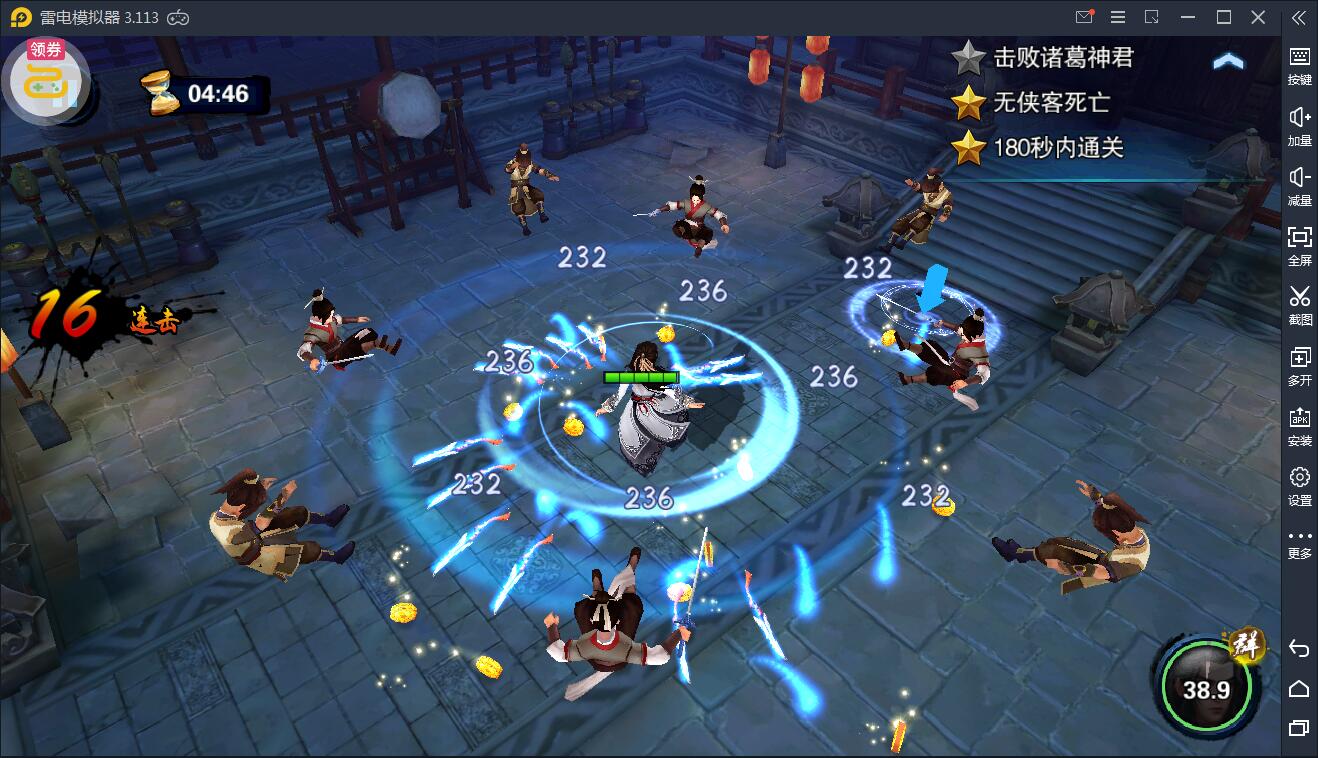This screenshot has width=1318, height=758.
Task: Collapse the stage objectives panel arrow
Action: 1228,62
